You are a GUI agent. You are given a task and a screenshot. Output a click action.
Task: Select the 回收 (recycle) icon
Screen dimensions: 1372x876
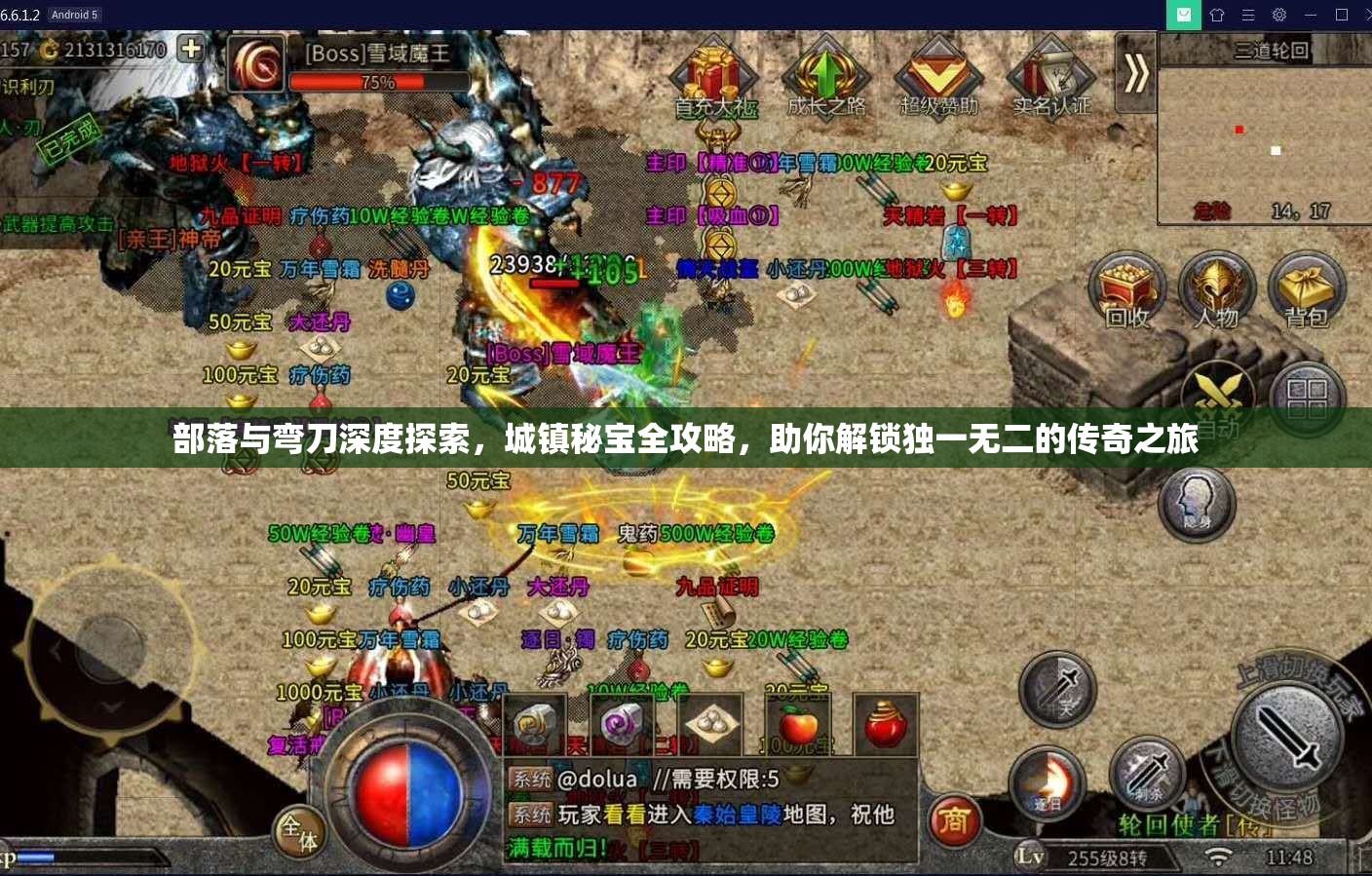[1125, 287]
